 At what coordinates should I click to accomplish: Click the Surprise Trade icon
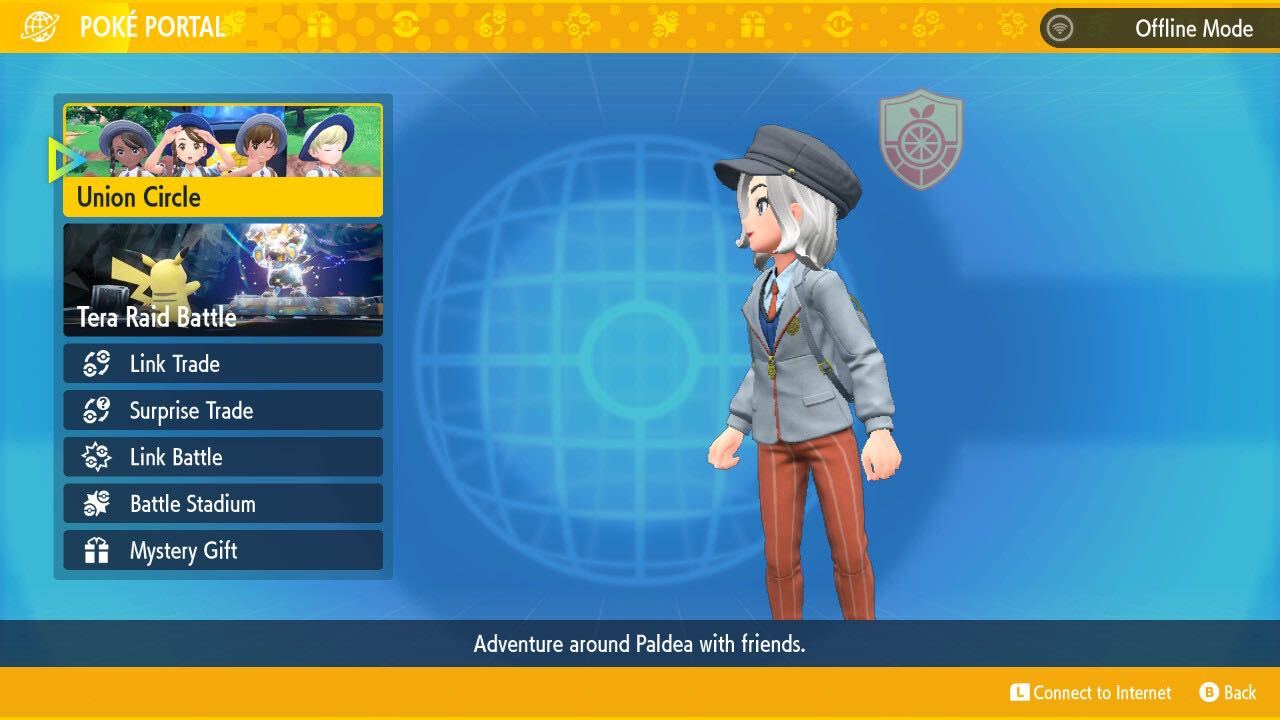point(95,410)
